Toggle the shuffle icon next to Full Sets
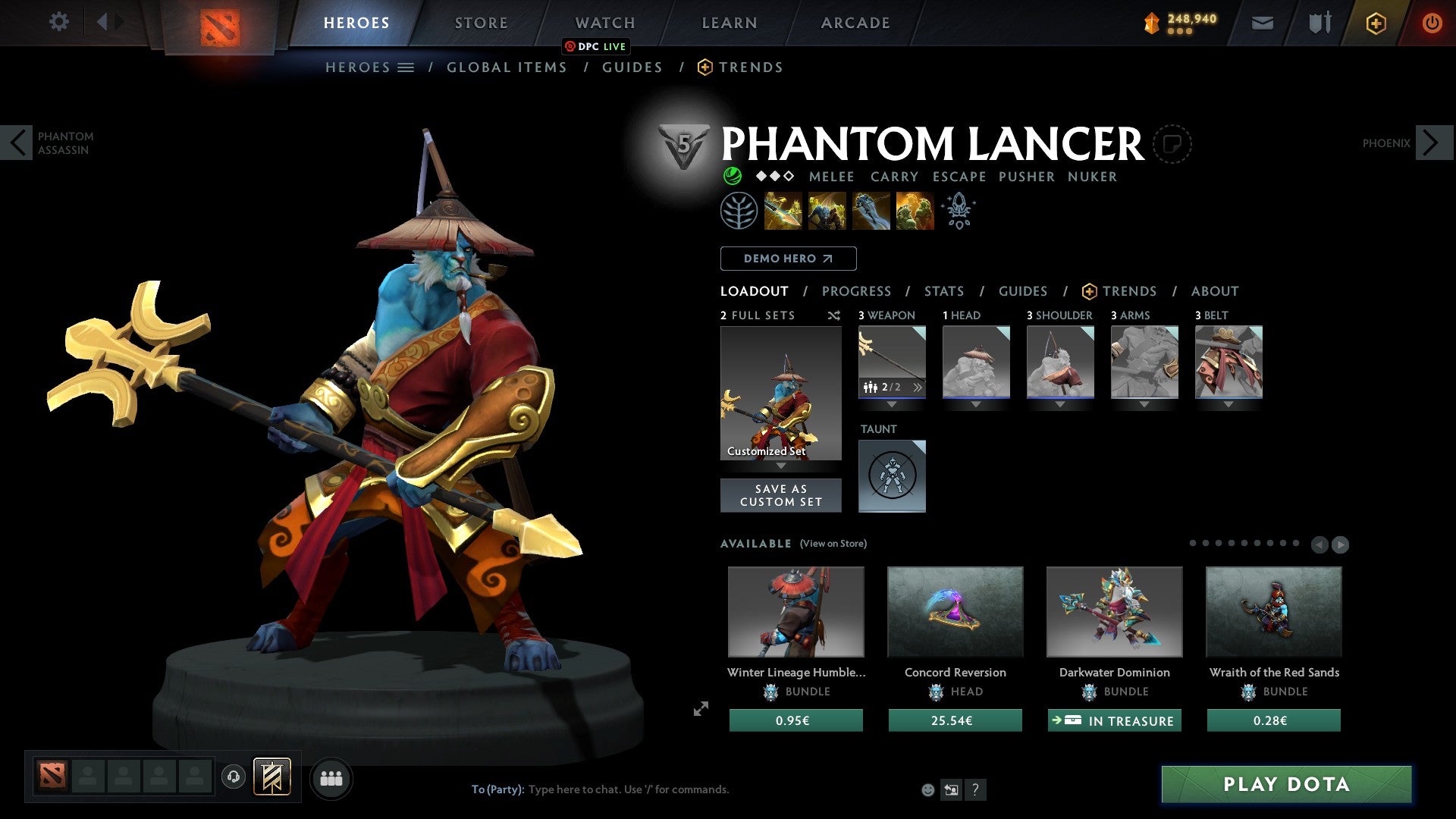 pos(833,315)
